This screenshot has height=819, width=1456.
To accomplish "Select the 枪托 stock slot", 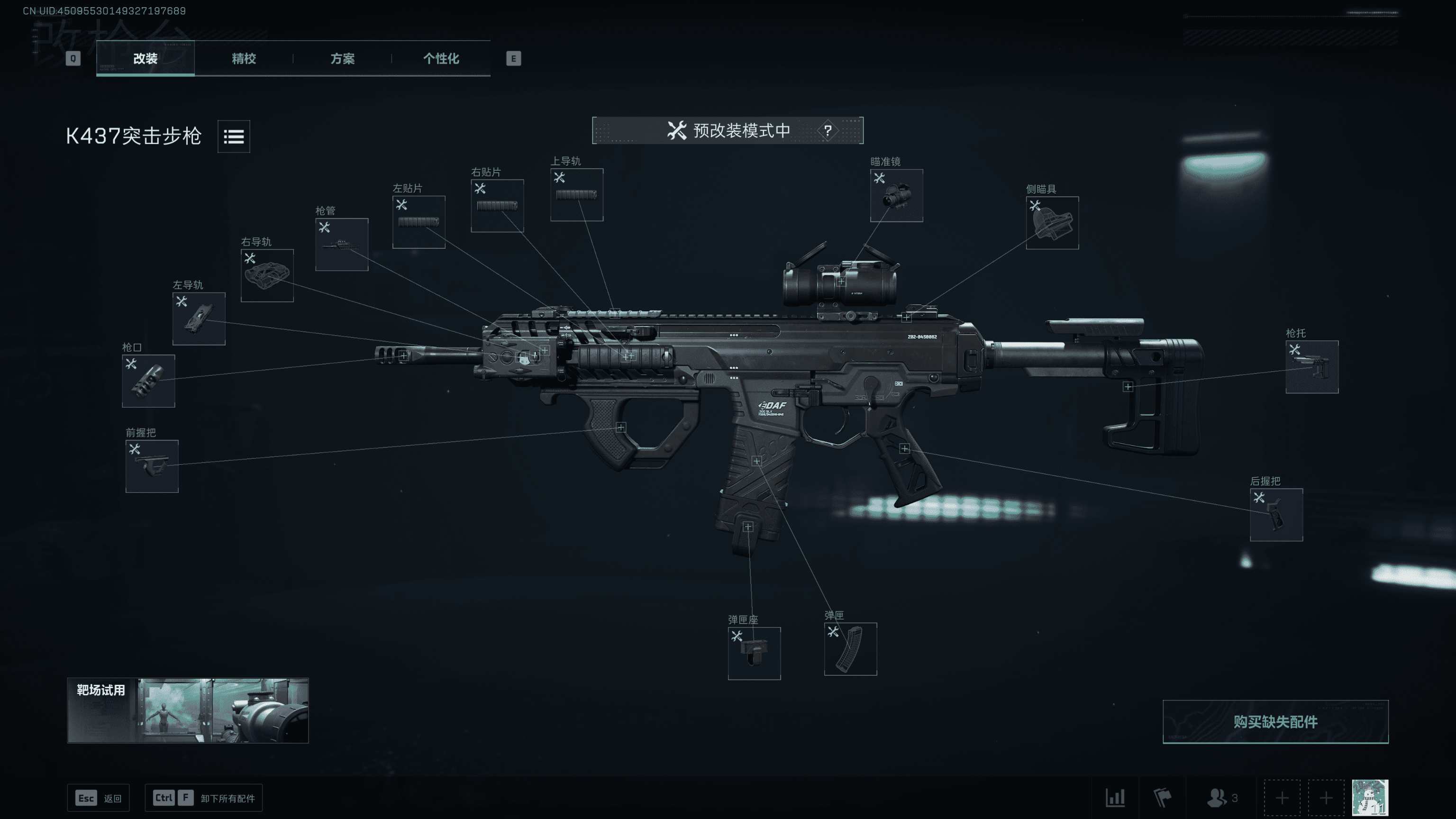I will click(x=1312, y=367).
